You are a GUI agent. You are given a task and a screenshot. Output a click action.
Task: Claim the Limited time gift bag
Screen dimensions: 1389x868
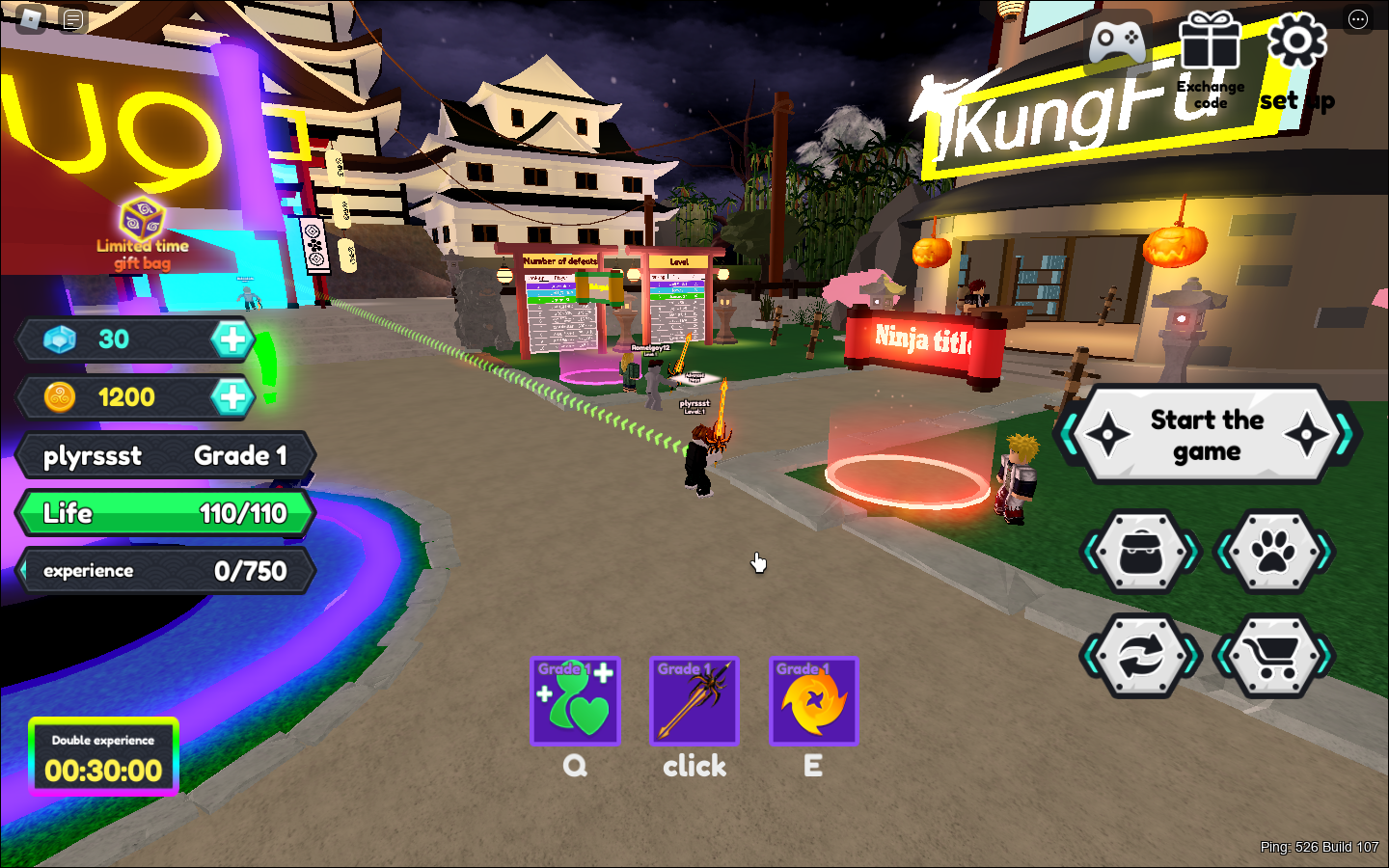click(x=142, y=231)
